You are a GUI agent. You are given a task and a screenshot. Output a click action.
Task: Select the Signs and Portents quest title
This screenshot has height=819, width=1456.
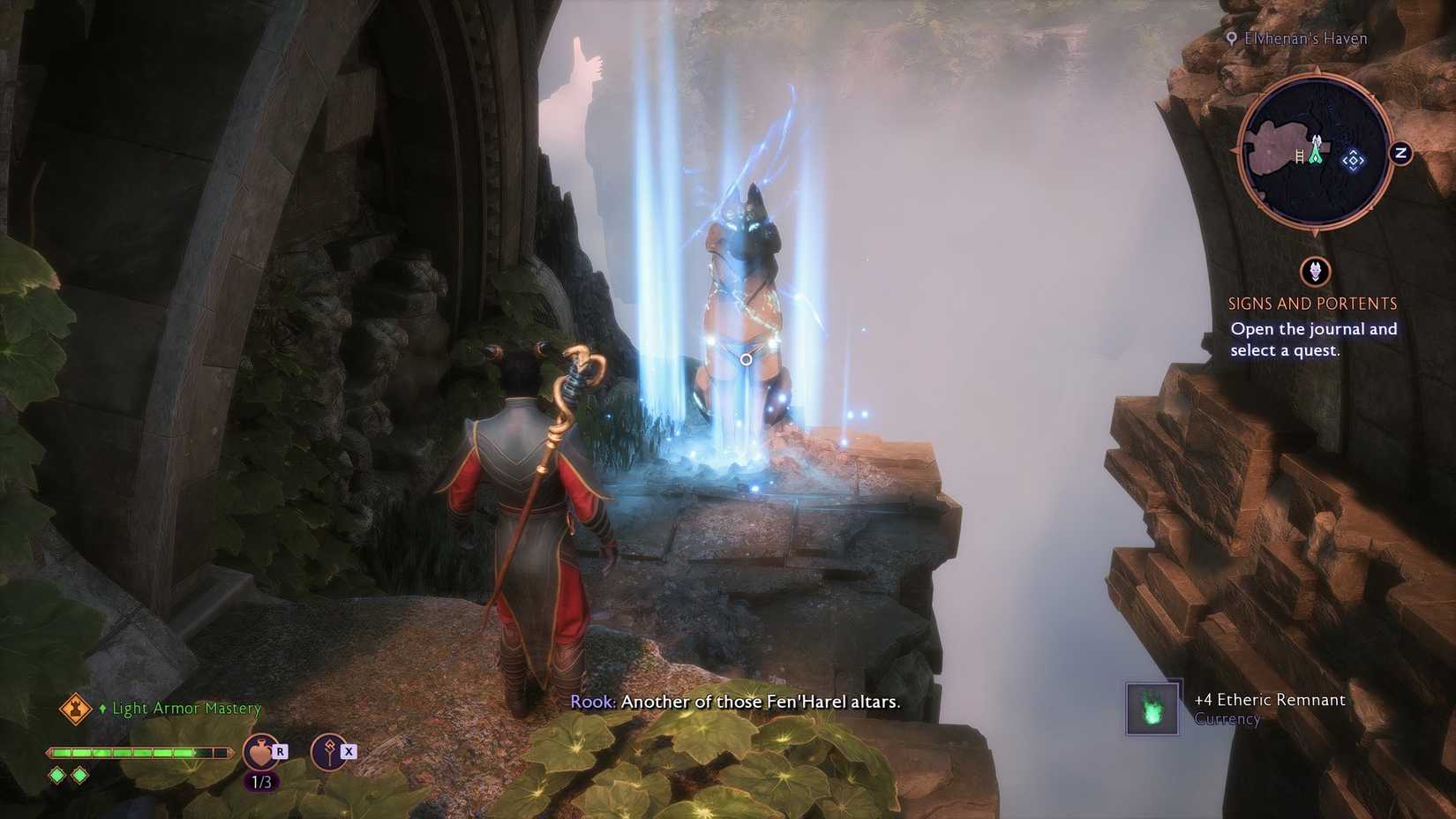(1312, 303)
